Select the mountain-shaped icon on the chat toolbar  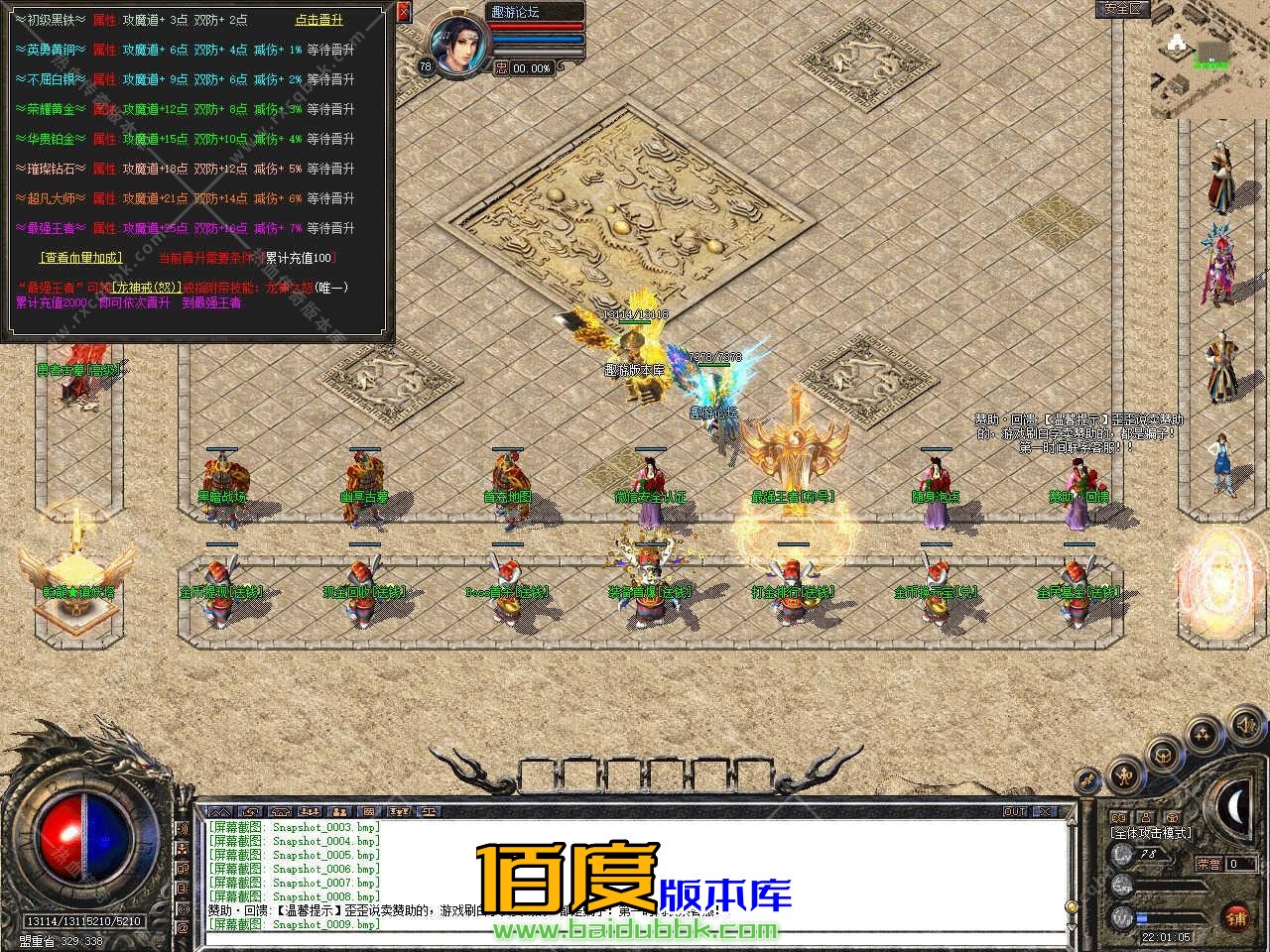[x=220, y=811]
